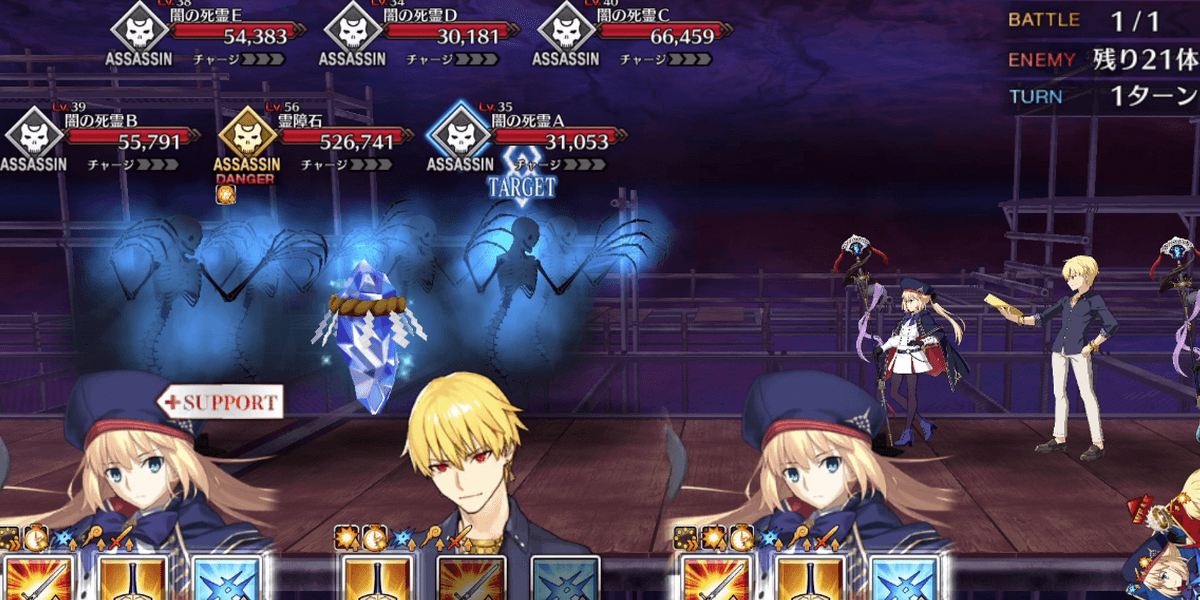Viewport: 1200px width, 600px height.
Task: Open the SUPPORT-tagged Artoria portrait
Action: pyautogui.click(x=130, y=460)
